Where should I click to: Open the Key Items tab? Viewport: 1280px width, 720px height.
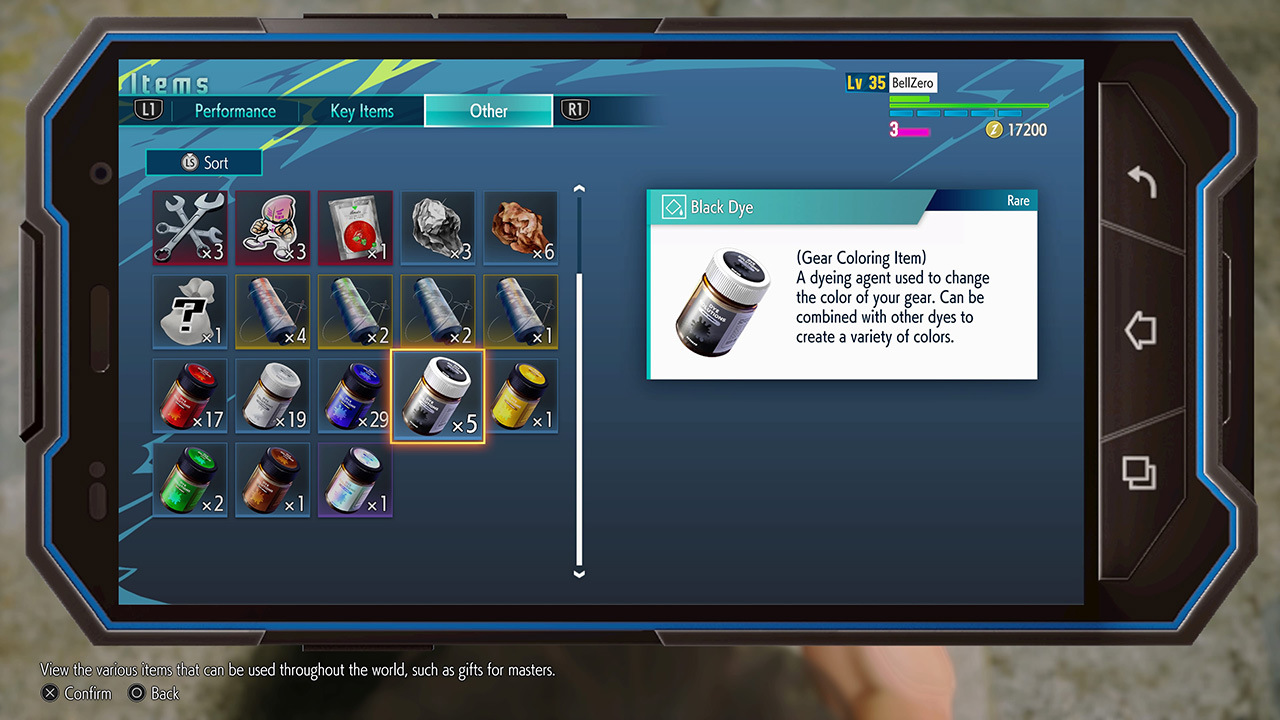pyautogui.click(x=362, y=111)
